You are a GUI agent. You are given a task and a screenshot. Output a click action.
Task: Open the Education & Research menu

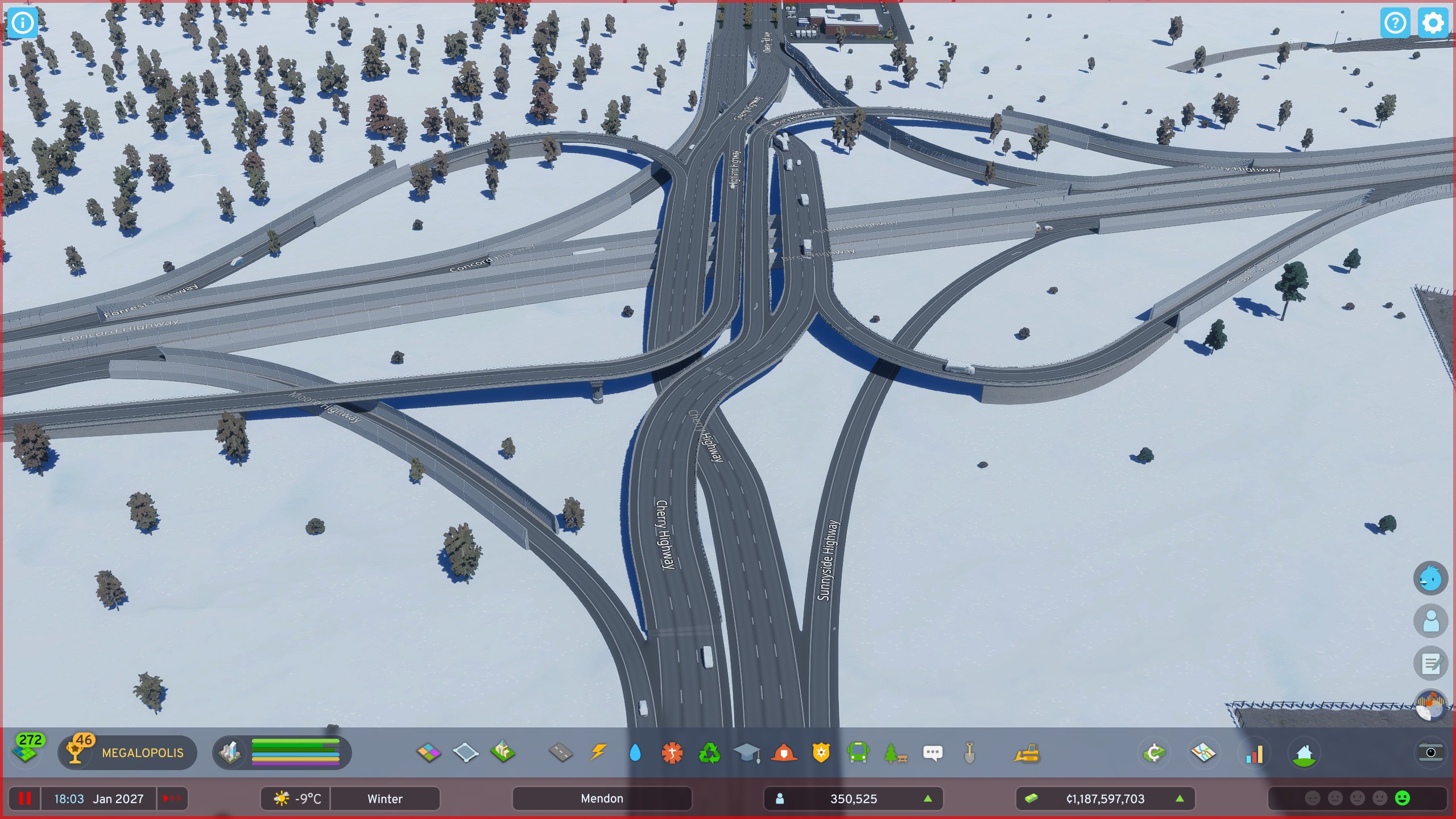(x=747, y=752)
